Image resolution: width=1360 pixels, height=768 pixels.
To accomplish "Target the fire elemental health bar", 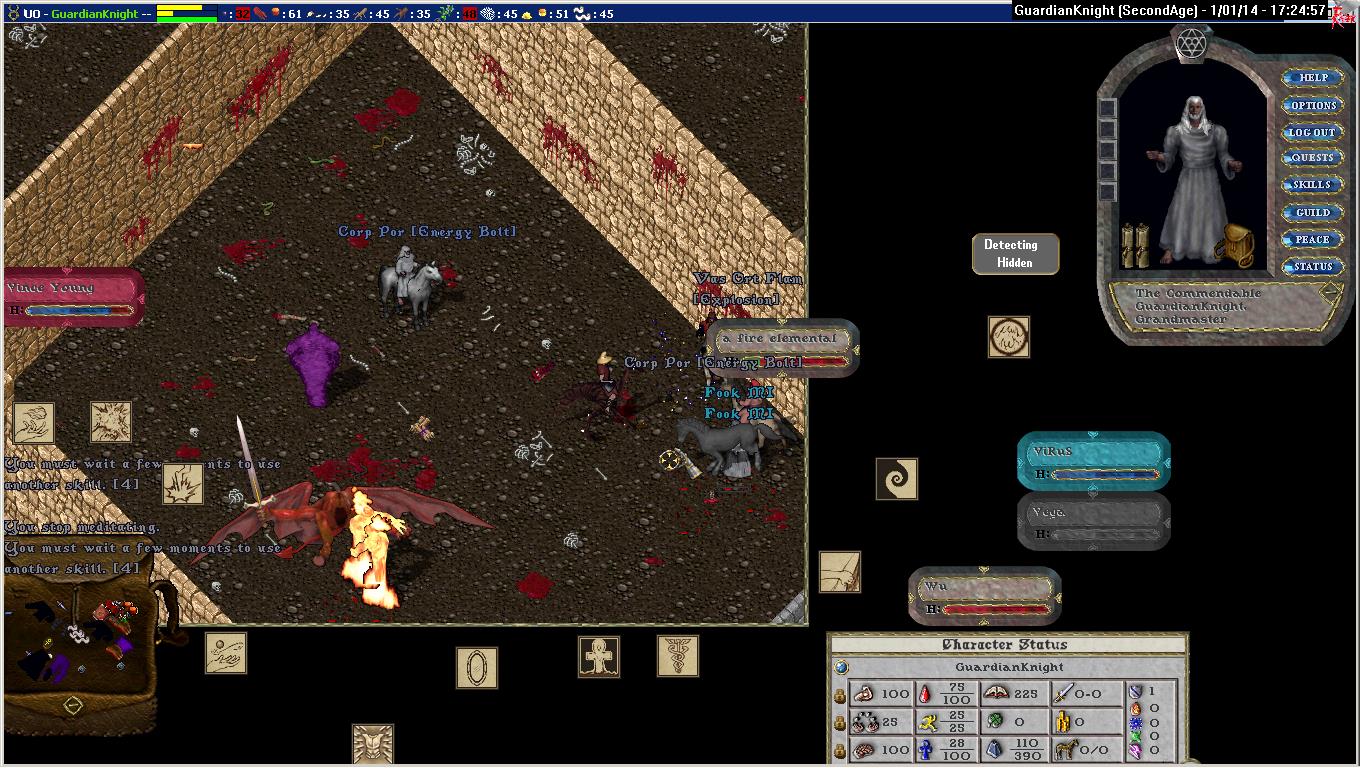I will [782, 348].
